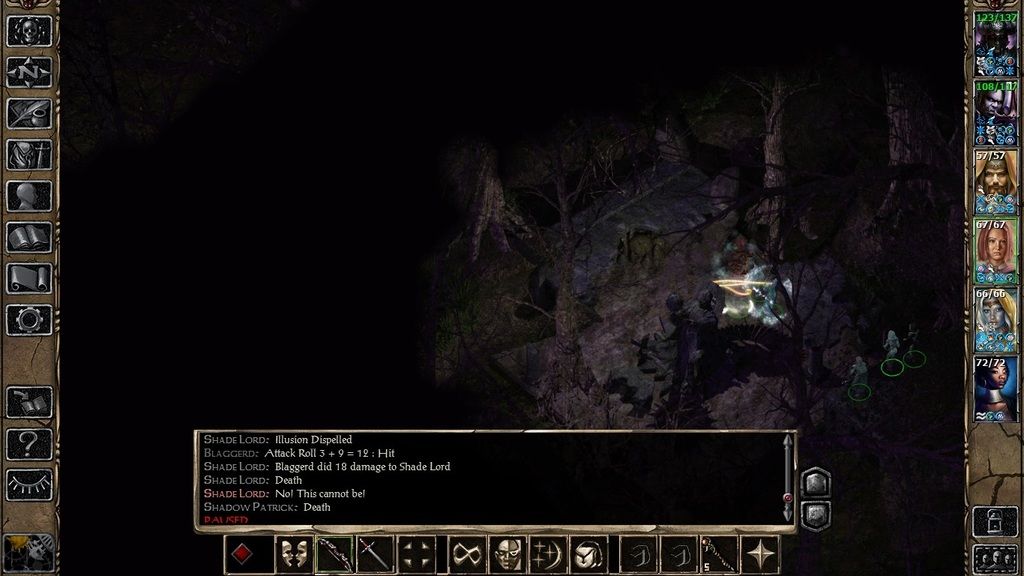Select the pale blue-skinned party portrait
Viewport: 1024px width, 576px height.
click(995, 319)
